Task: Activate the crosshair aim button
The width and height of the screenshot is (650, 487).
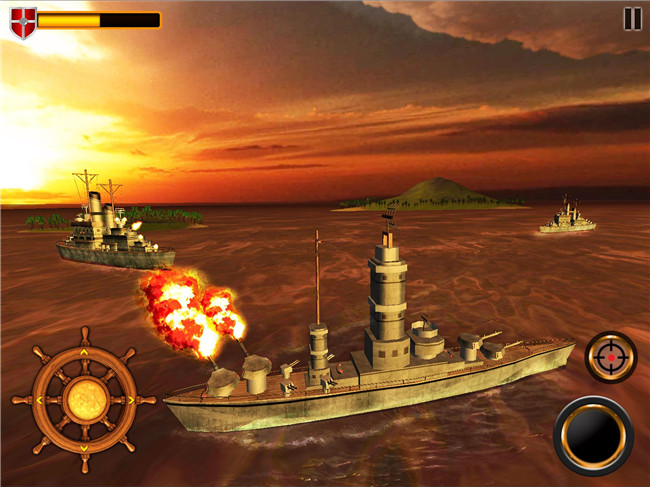Action: coord(610,357)
